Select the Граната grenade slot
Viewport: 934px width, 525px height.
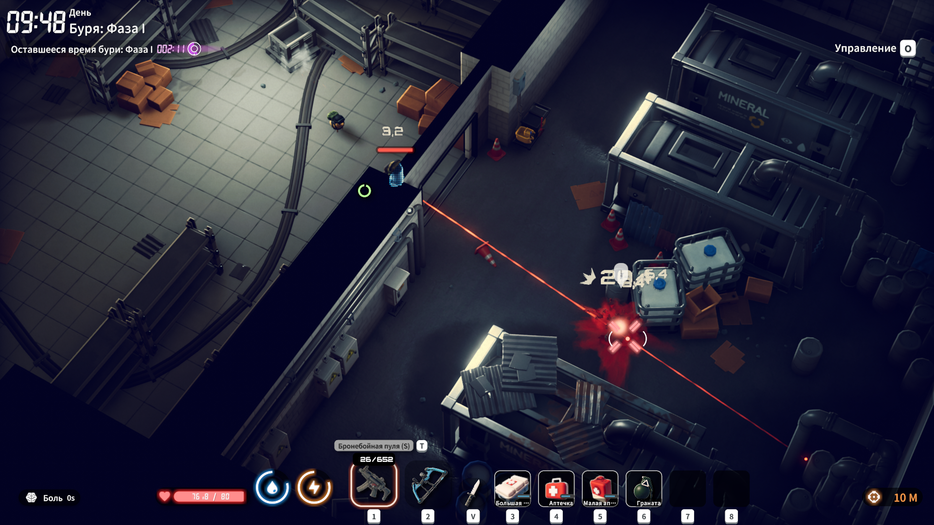coord(644,488)
